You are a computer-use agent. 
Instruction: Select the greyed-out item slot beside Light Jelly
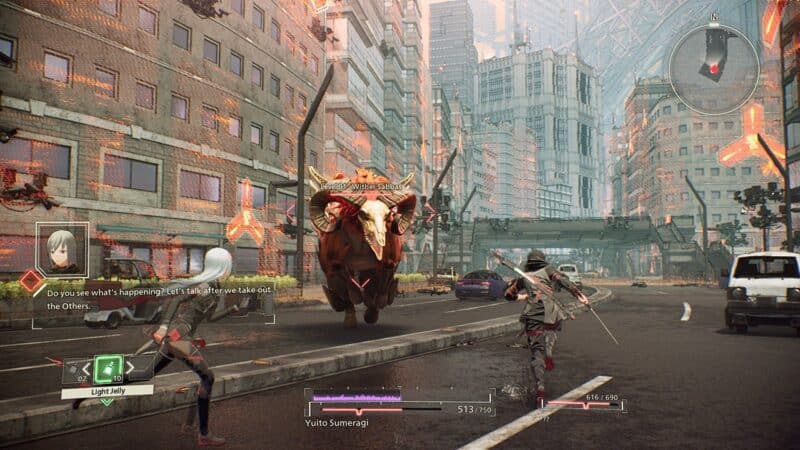click(73, 372)
